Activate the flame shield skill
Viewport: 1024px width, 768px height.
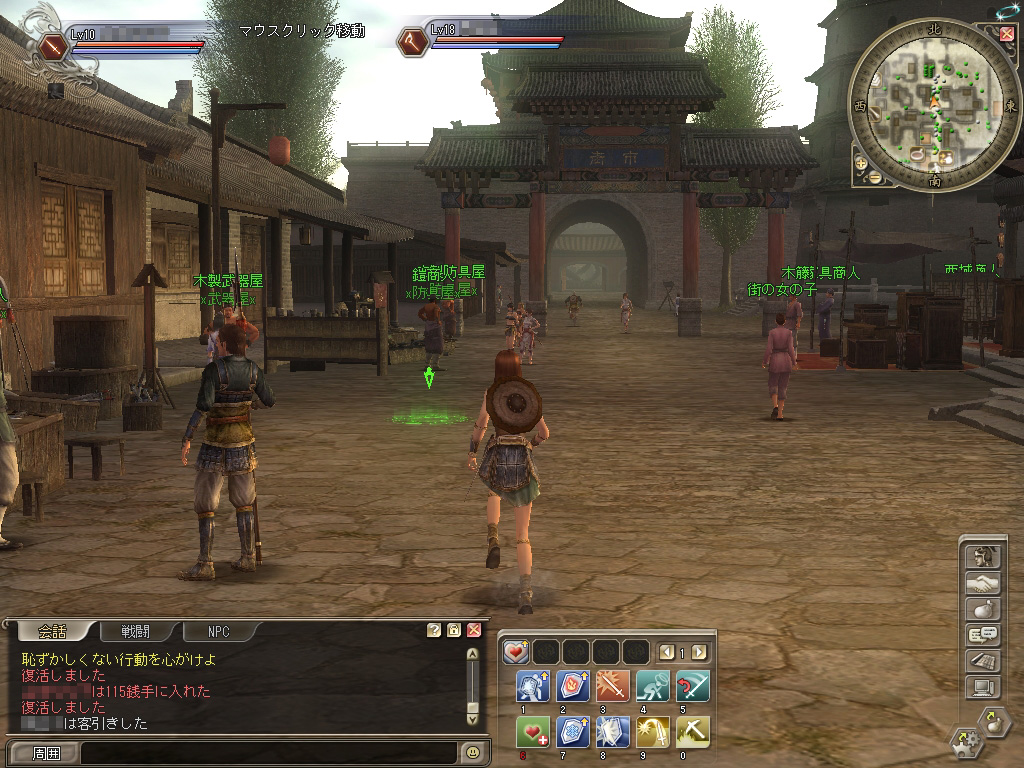(x=571, y=686)
